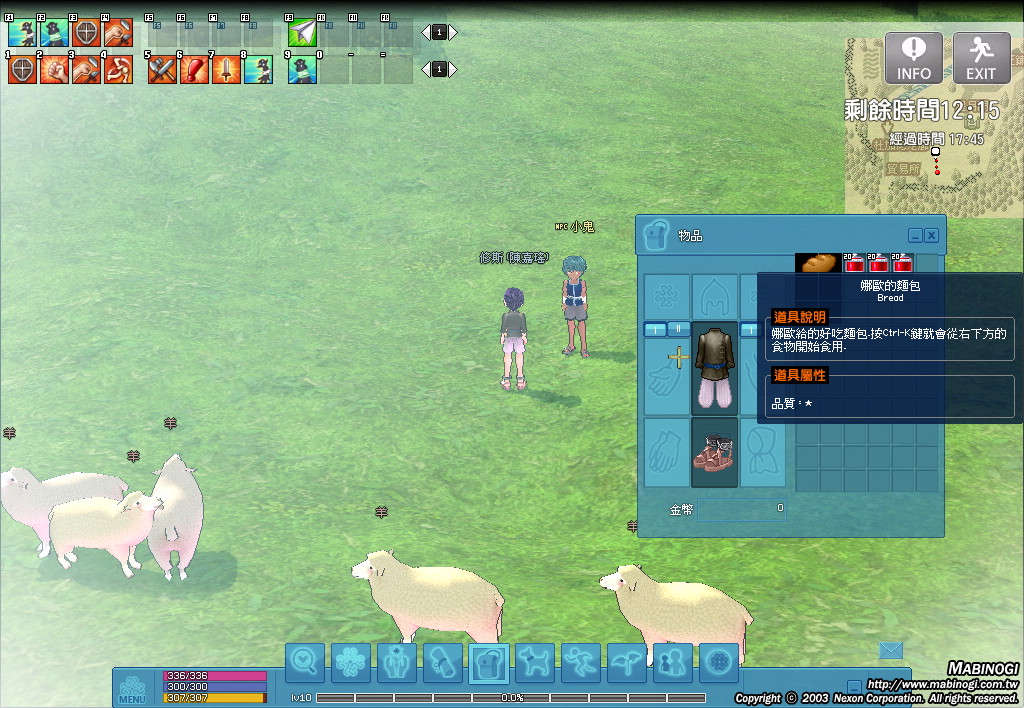1024x708 pixels.
Task: Open the pet dog icon in bottom bar
Action: pyautogui.click(x=535, y=663)
